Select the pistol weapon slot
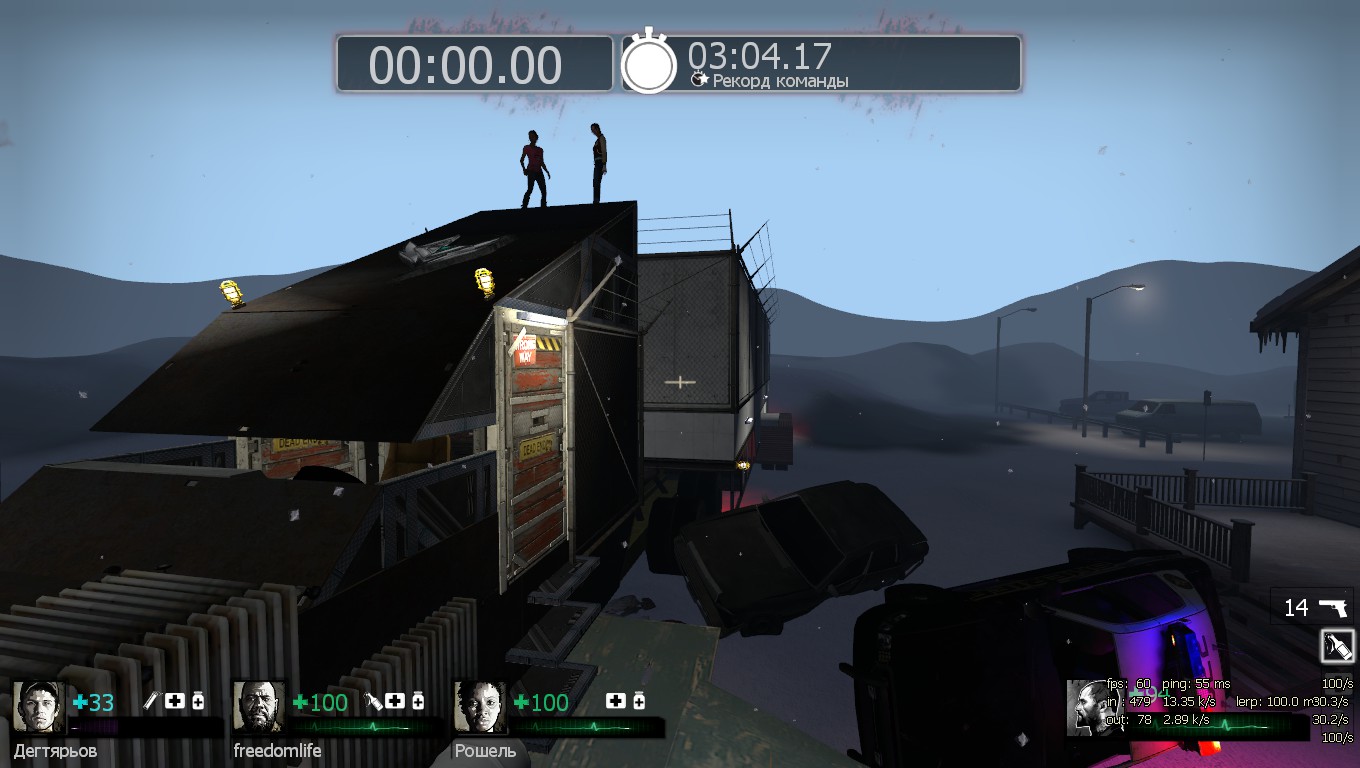This screenshot has height=768, width=1360. click(x=1312, y=607)
